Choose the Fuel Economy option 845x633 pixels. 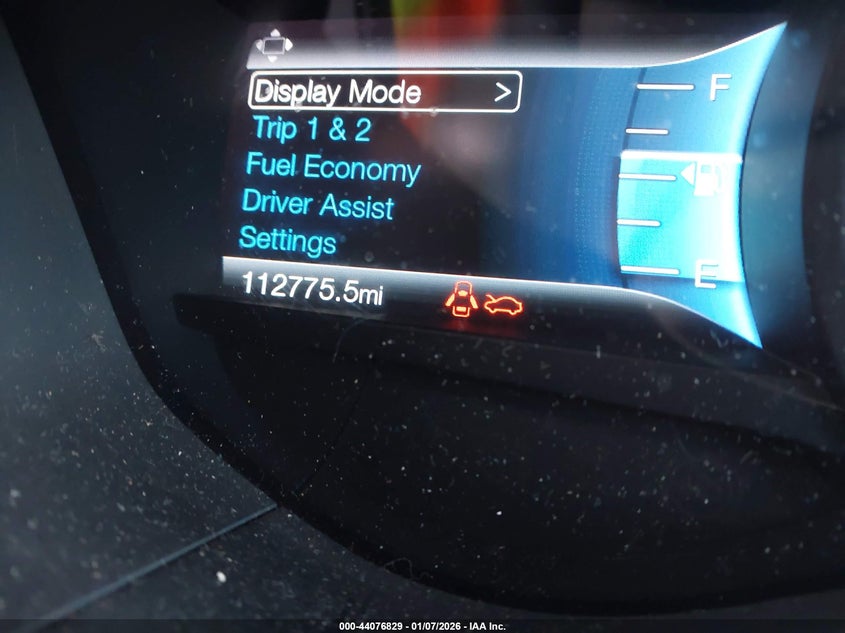click(333, 167)
